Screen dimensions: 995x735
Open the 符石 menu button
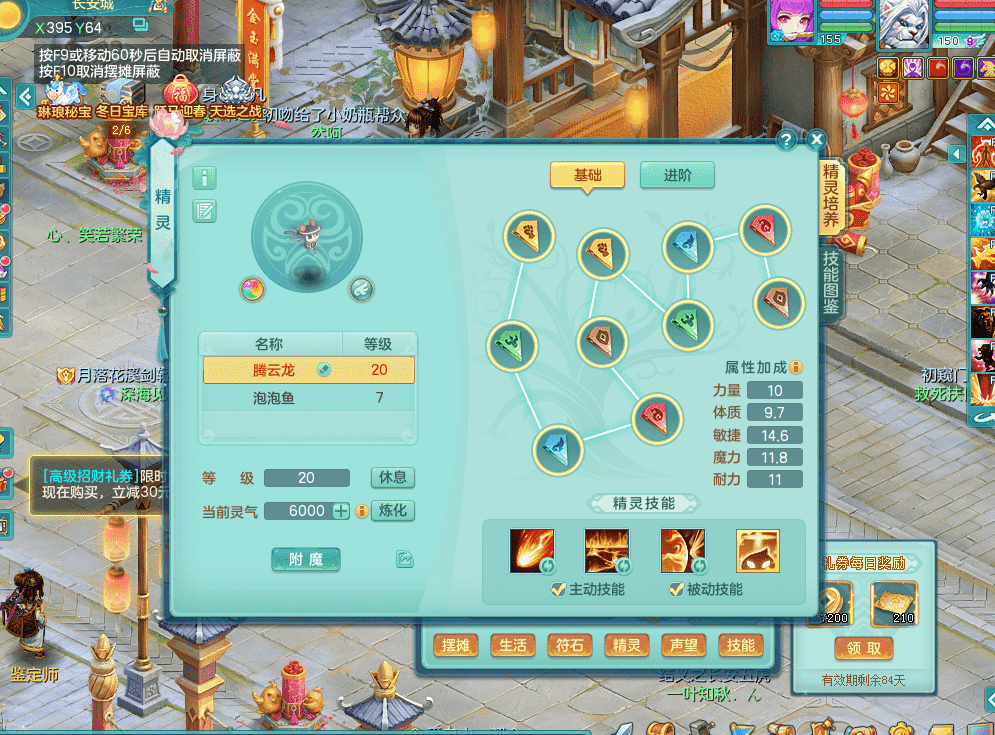(x=569, y=645)
